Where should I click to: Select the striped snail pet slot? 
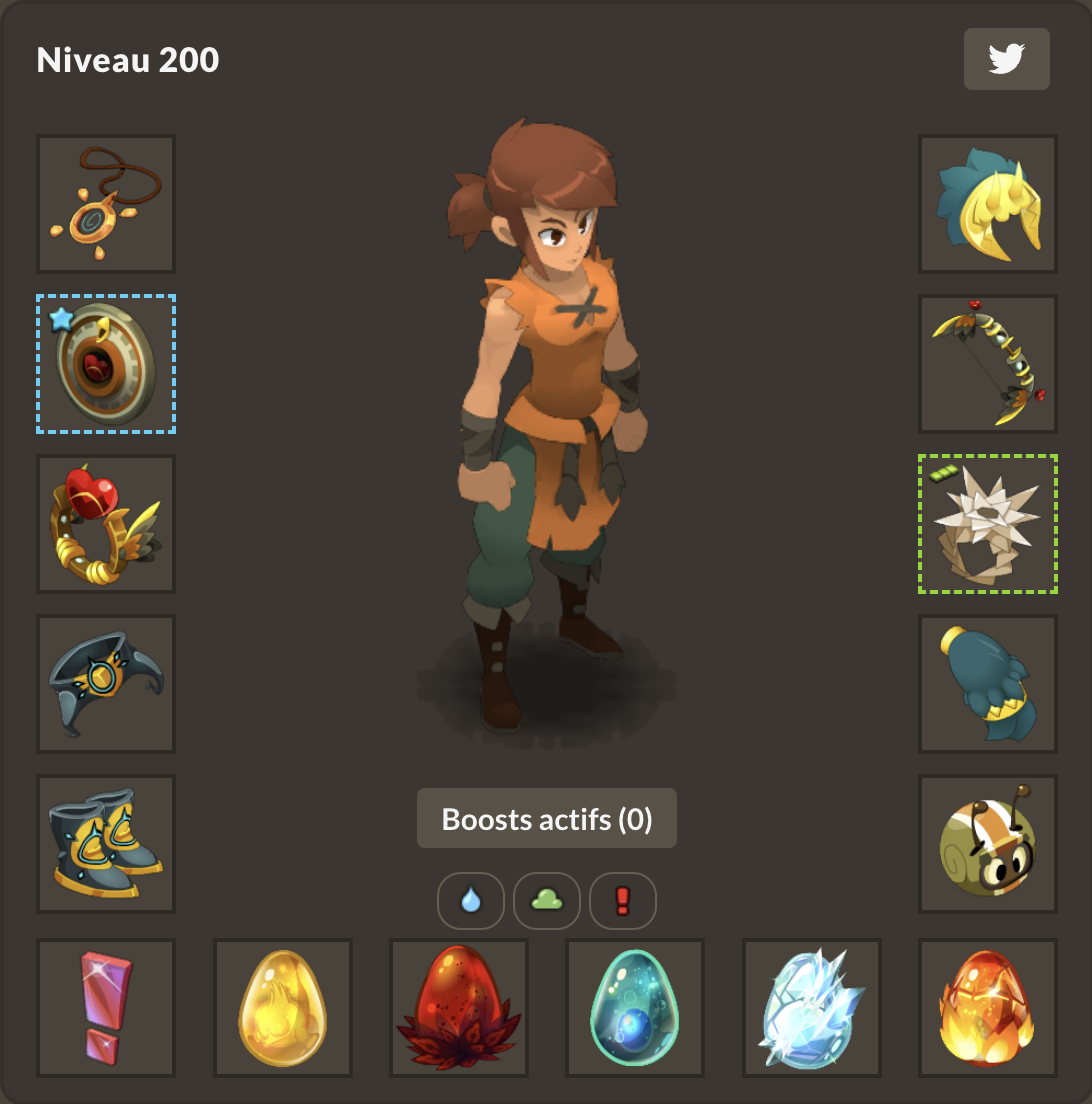(988, 844)
